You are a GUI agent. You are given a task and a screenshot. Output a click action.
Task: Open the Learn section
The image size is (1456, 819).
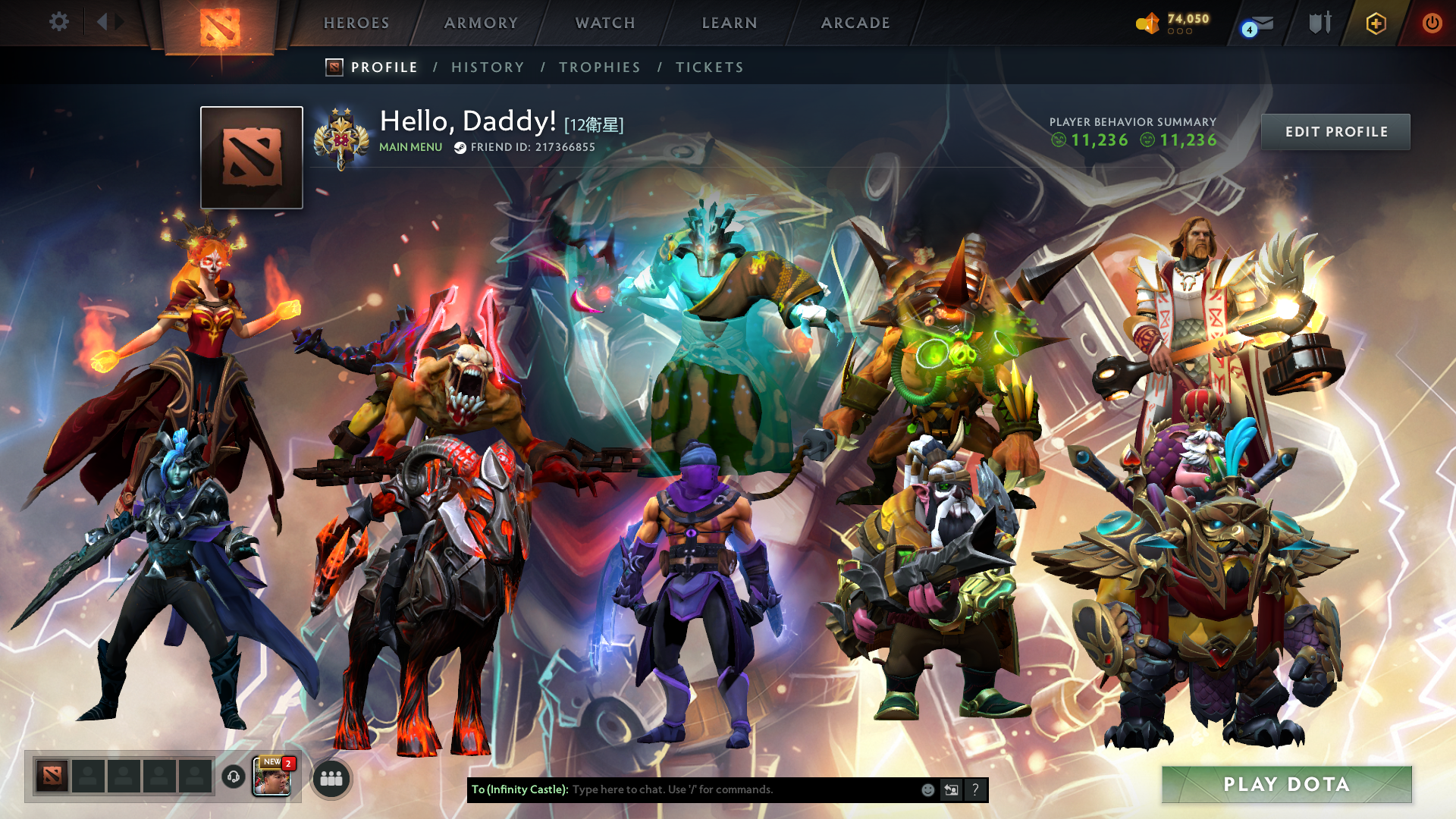click(728, 23)
